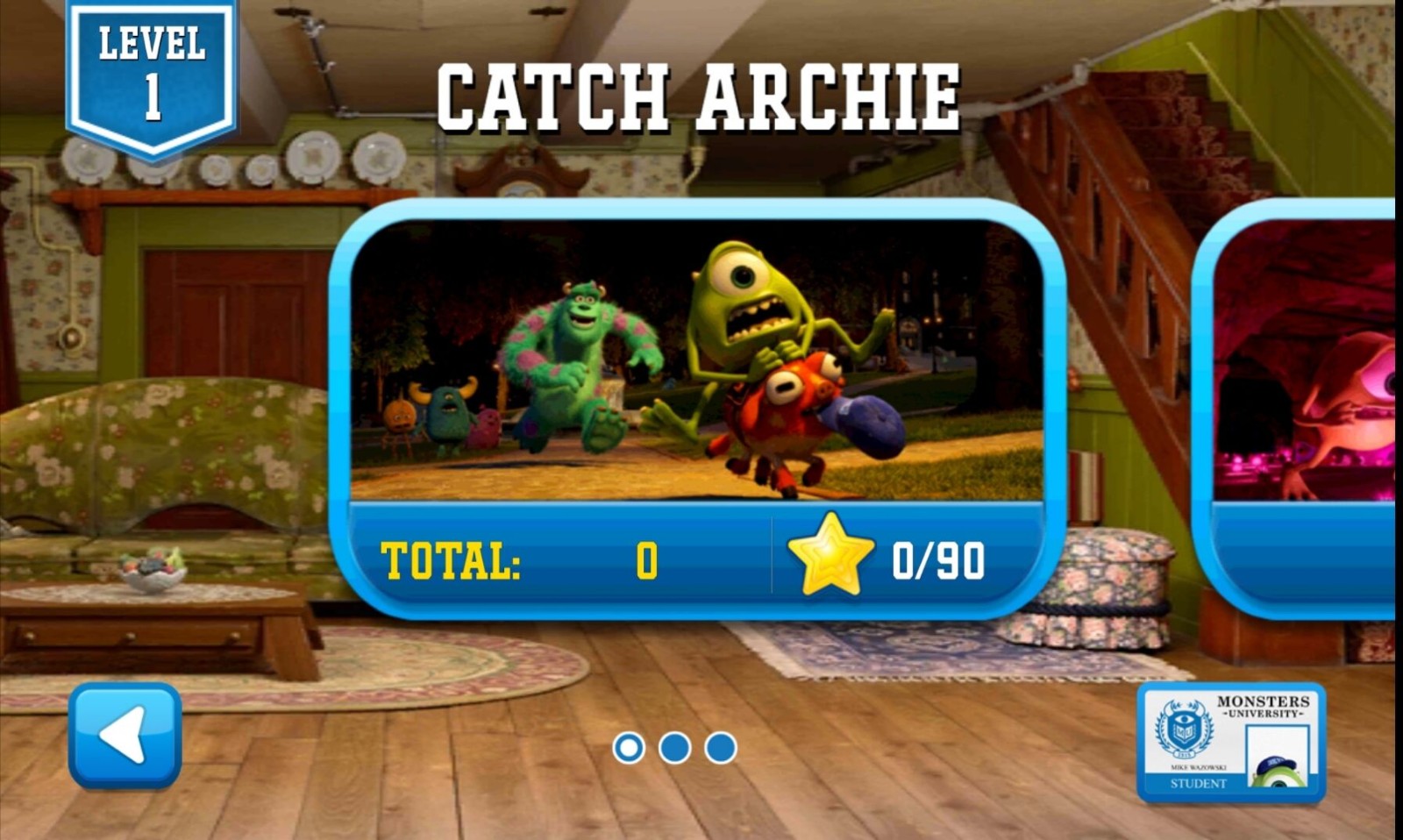Switch to the middle page indicator dot
The height and width of the screenshot is (840, 1403).
[674, 748]
